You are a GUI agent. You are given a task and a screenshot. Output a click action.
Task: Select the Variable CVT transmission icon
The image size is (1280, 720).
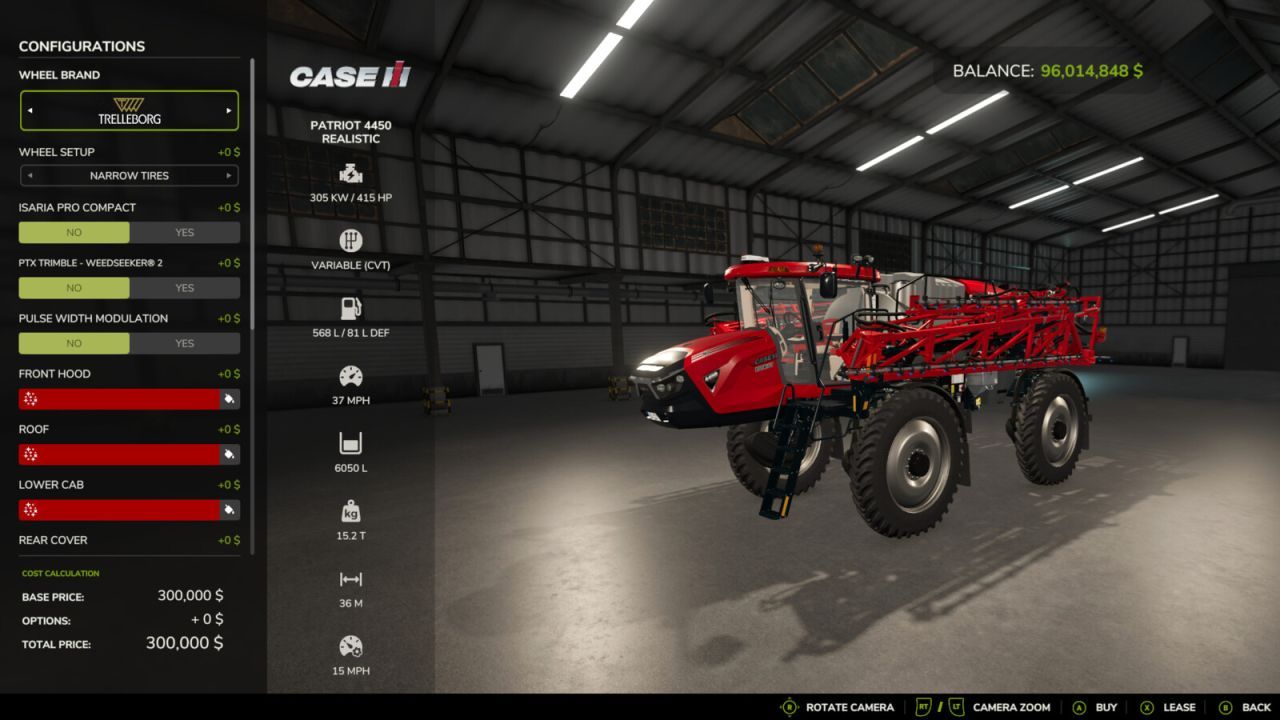coord(350,240)
